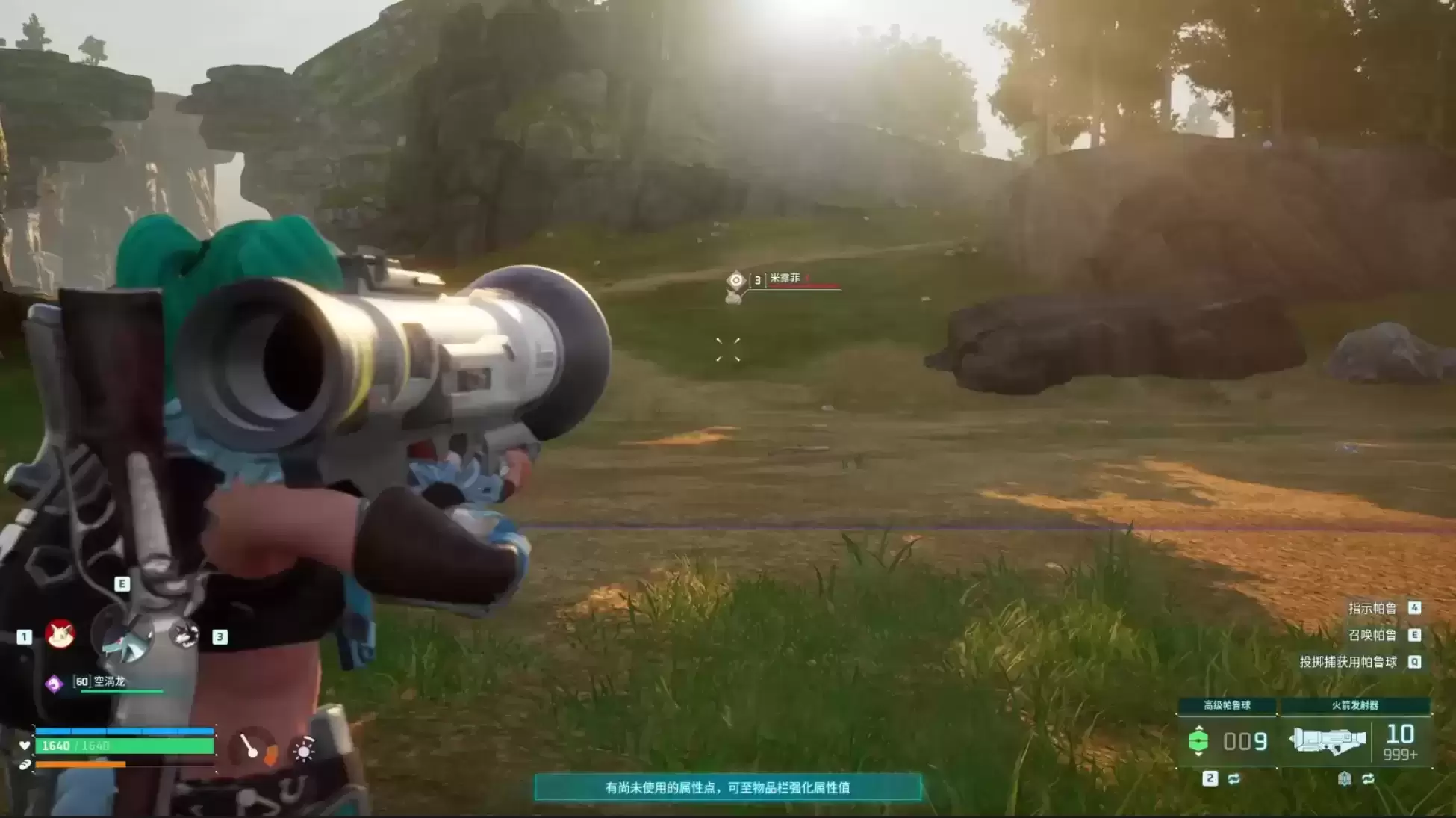Click the swap arrows under the sphere slot
Screen dimensions: 1456x818
(1233, 778)
